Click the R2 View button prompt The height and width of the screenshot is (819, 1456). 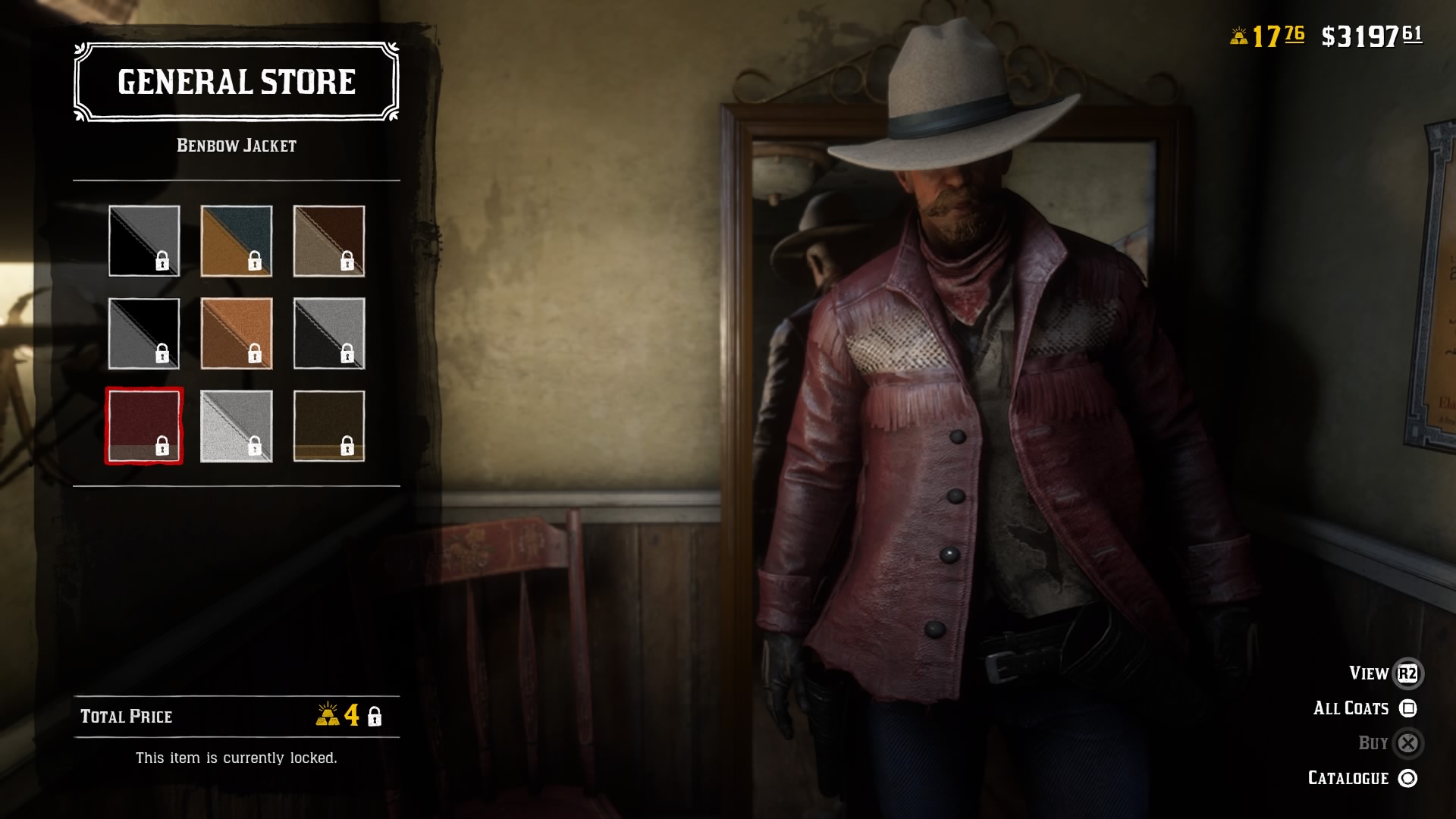pyautogui.click(x=1407, y=673)
